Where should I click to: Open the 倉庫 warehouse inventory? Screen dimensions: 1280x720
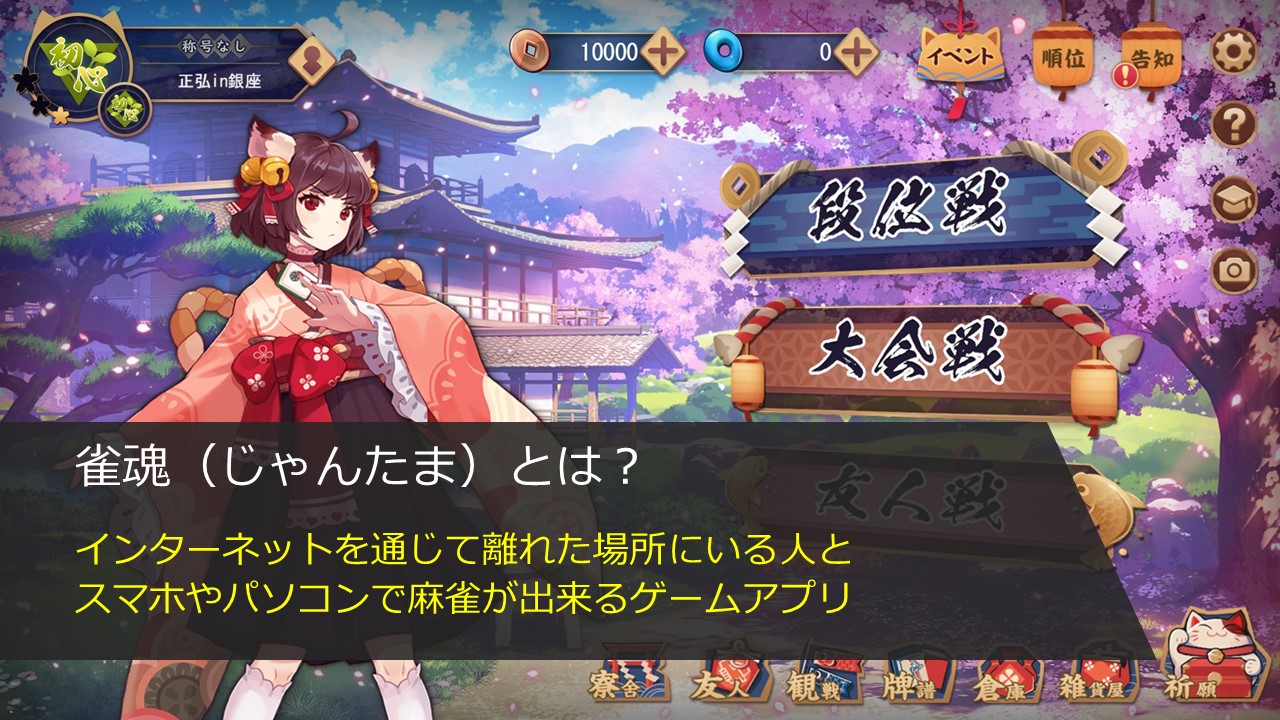point(1004,682)
